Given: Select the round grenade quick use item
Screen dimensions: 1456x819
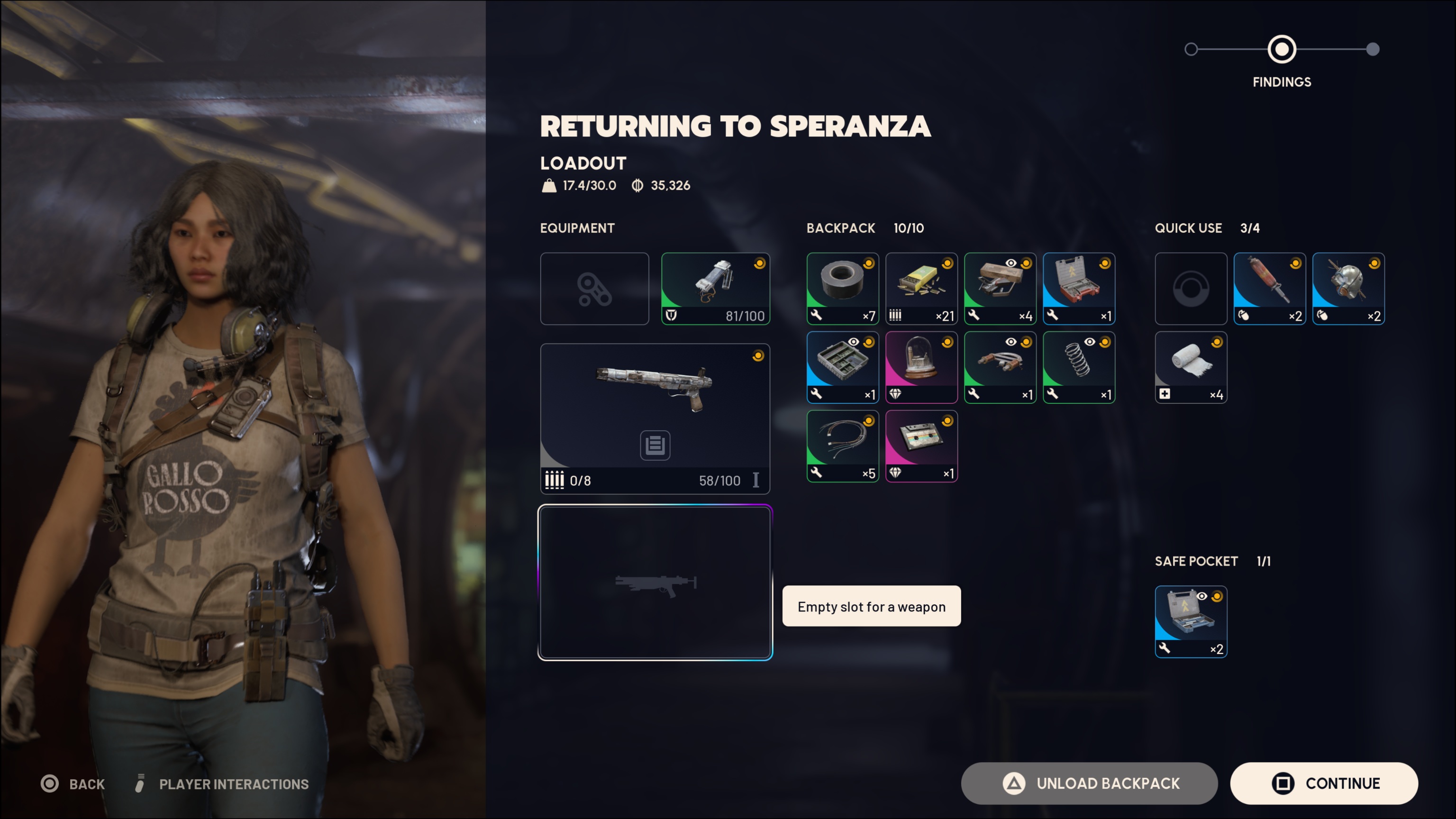Looking at the screenshot, I should pos(1348,289).
